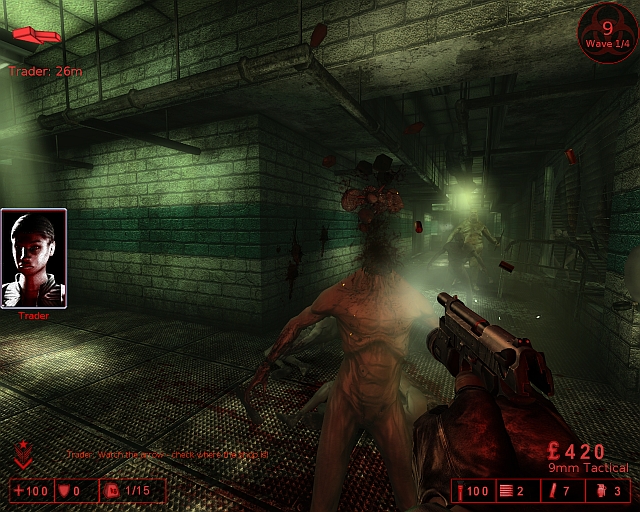Click the Trader portrait
The image size is (640, 512).
coord(34,258)
